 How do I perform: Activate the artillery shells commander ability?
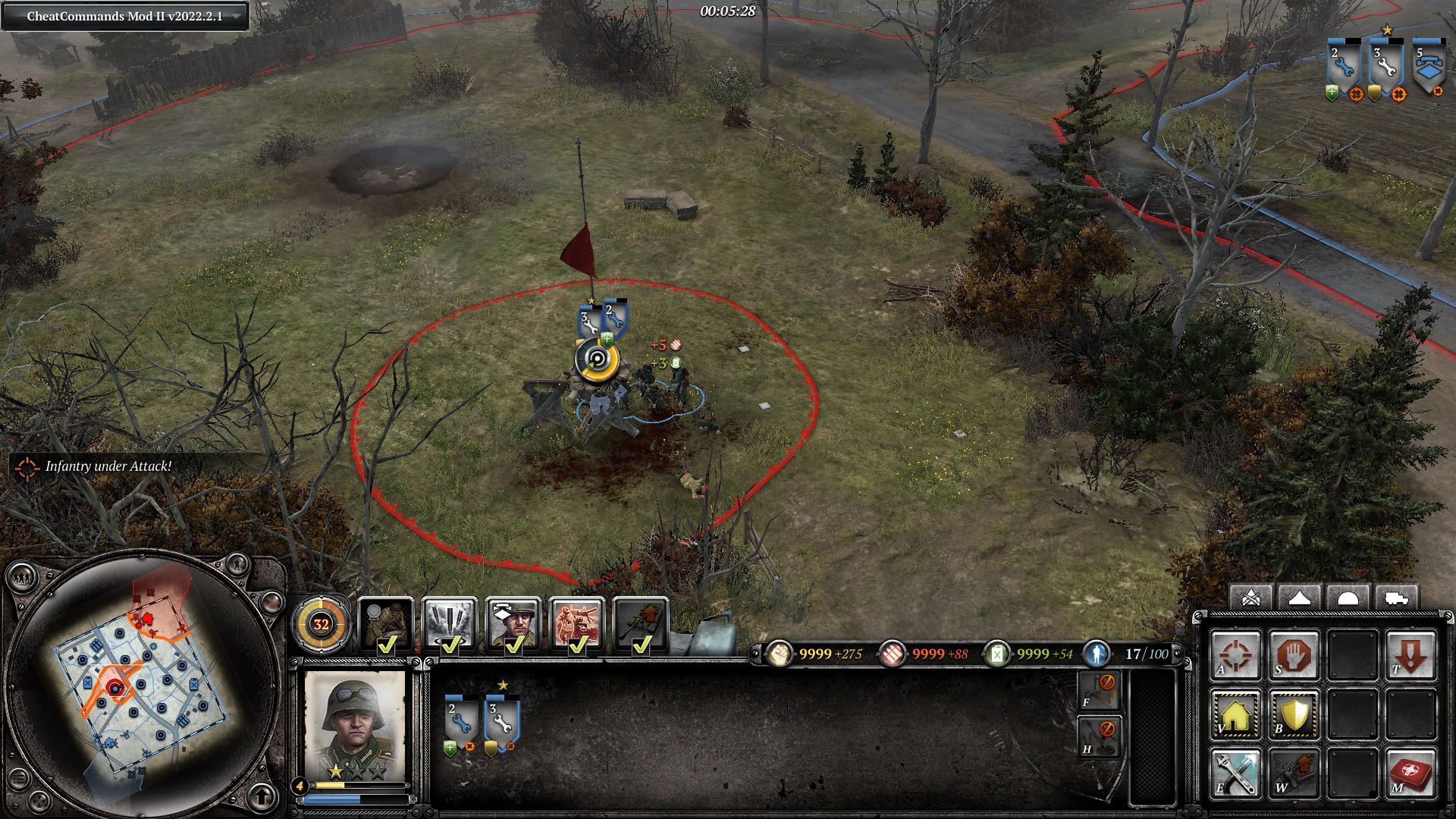(x=450, y=626)
